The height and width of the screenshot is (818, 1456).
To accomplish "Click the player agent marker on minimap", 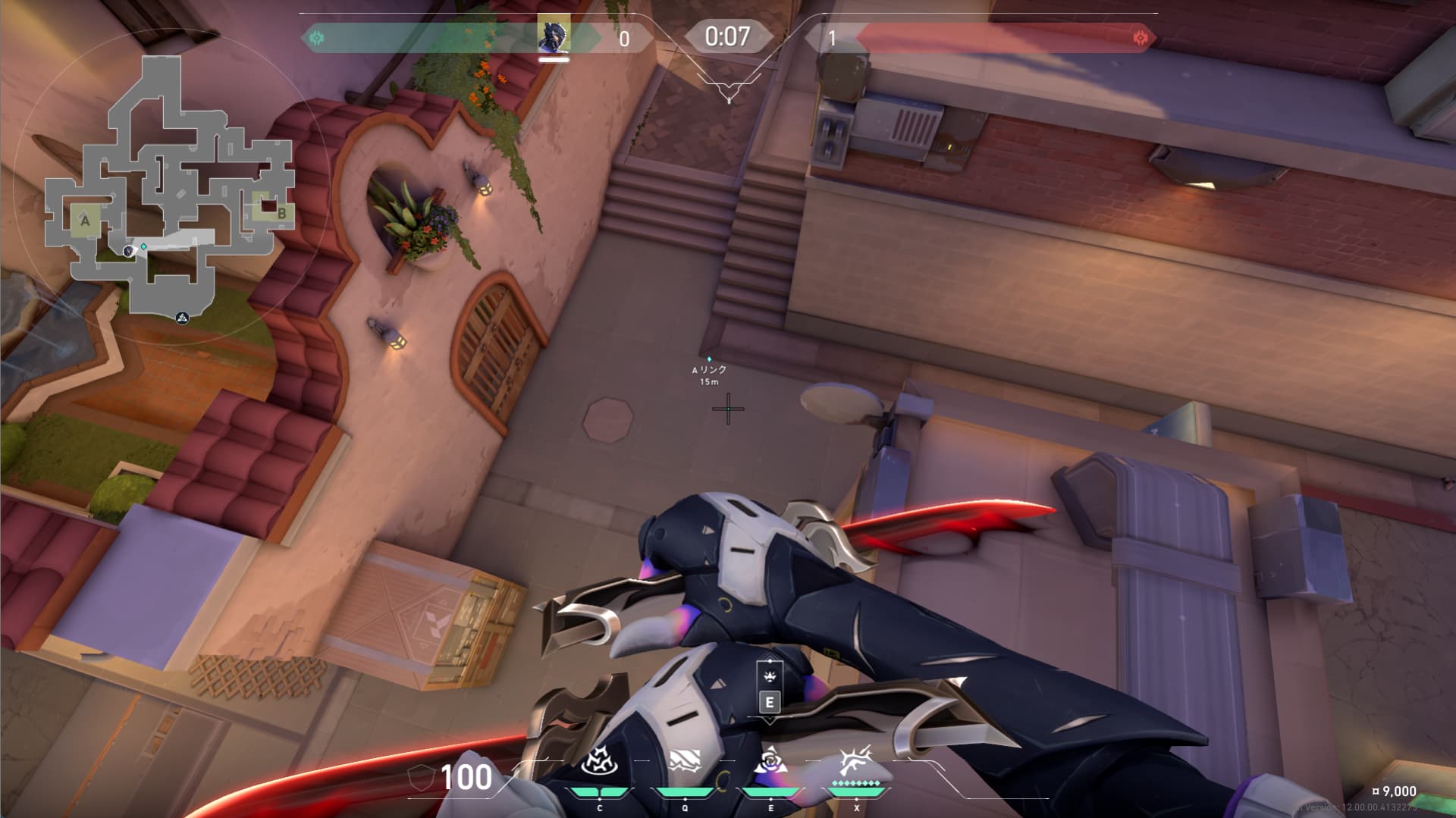I will pyautogui.click(x=129, y=251).
